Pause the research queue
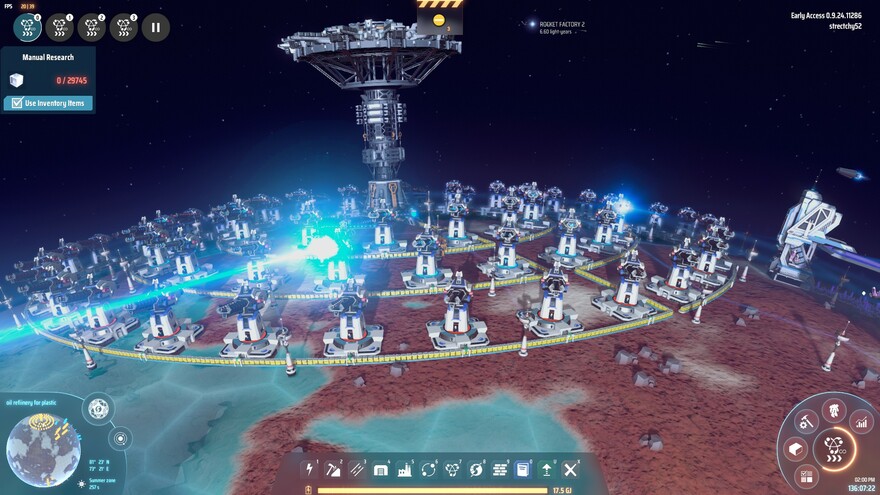The height and width of the screenshot is (495, 880). coord(155,27)
